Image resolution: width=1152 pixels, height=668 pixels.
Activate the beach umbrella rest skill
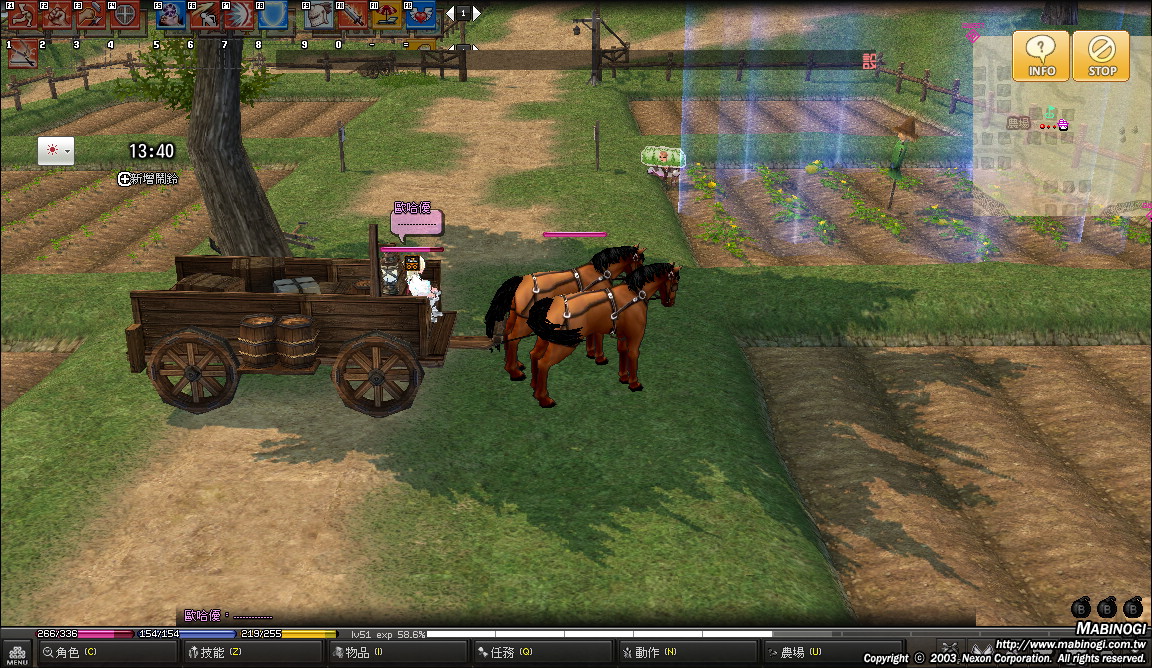(388, 16)
